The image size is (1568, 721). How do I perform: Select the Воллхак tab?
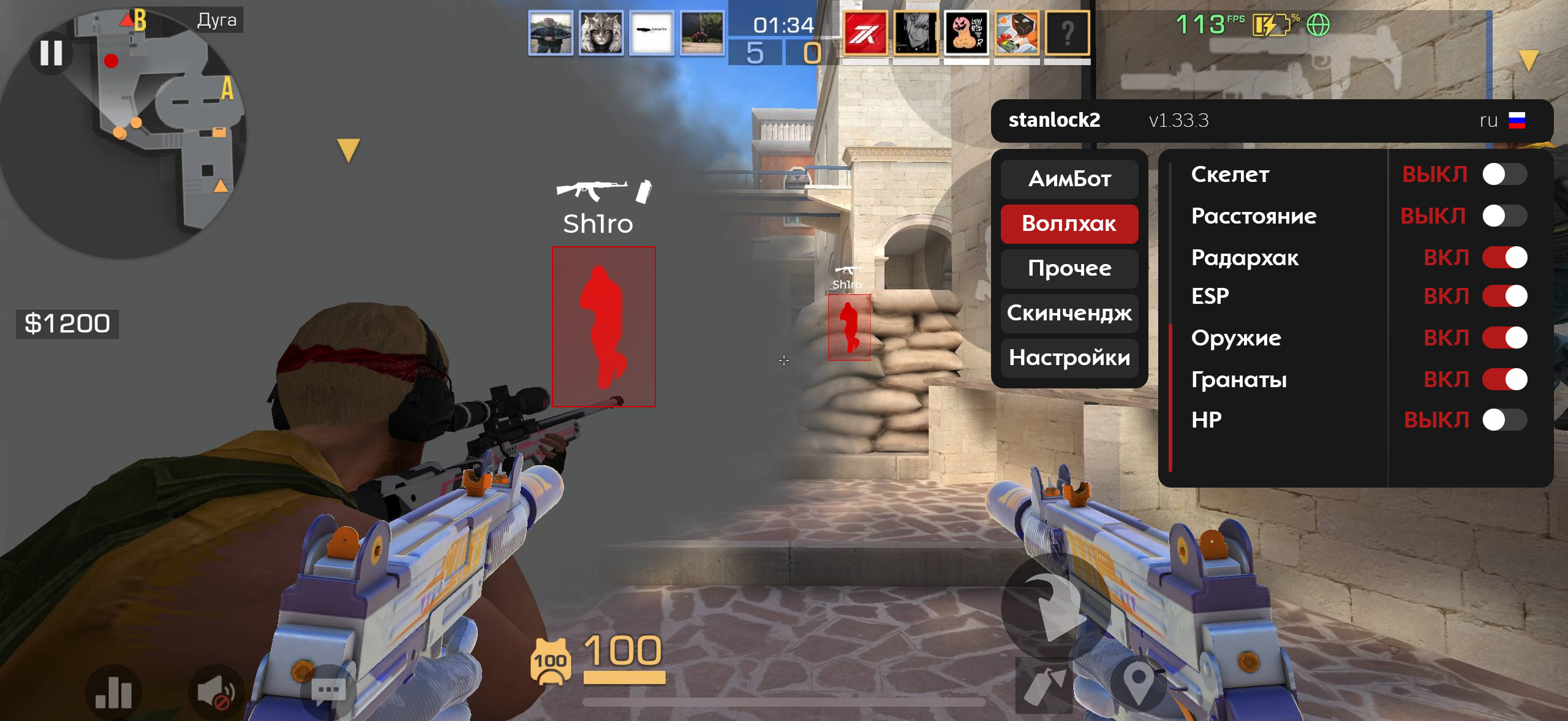1069,224
